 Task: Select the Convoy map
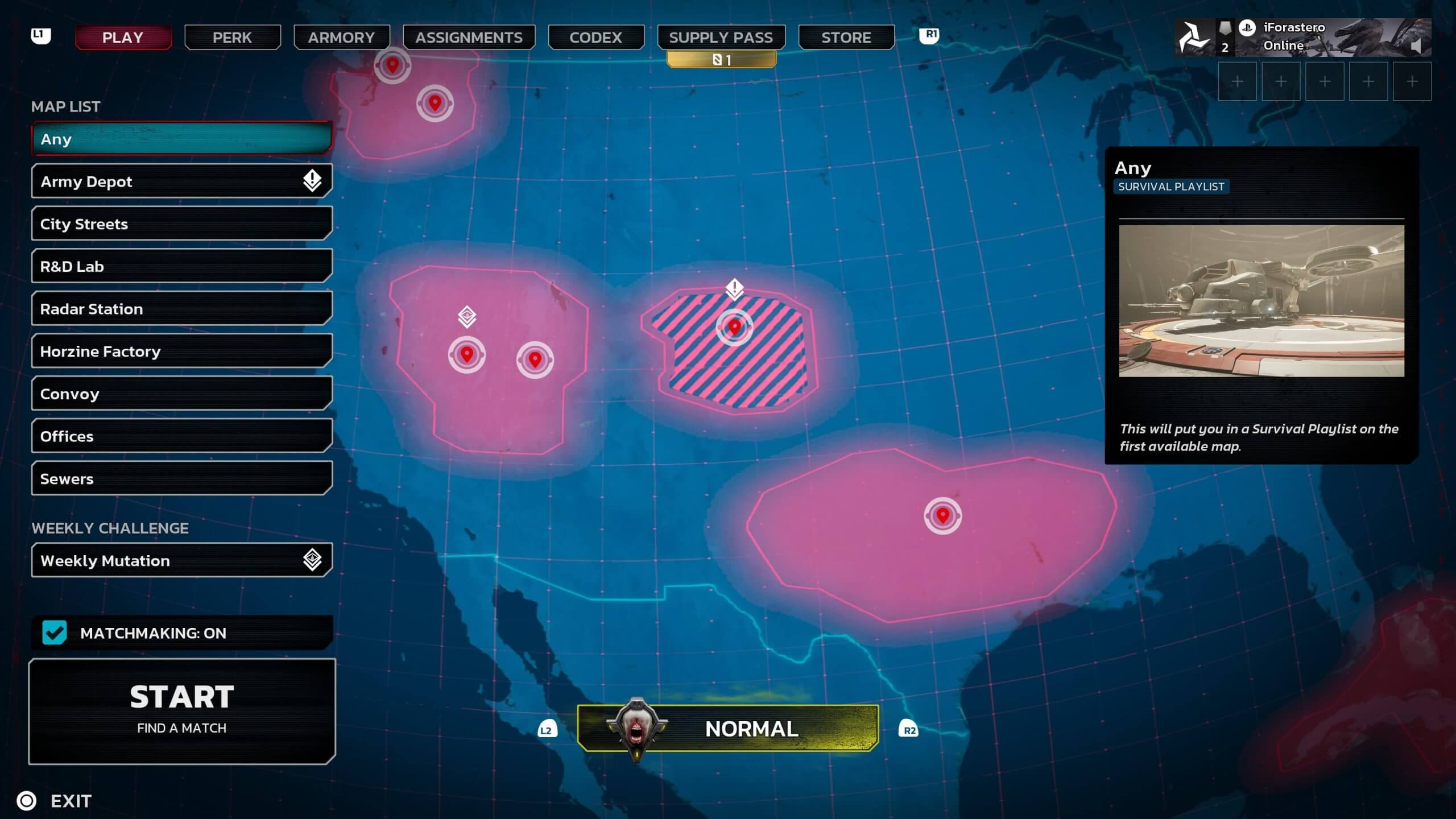click(x=181, y=394)
